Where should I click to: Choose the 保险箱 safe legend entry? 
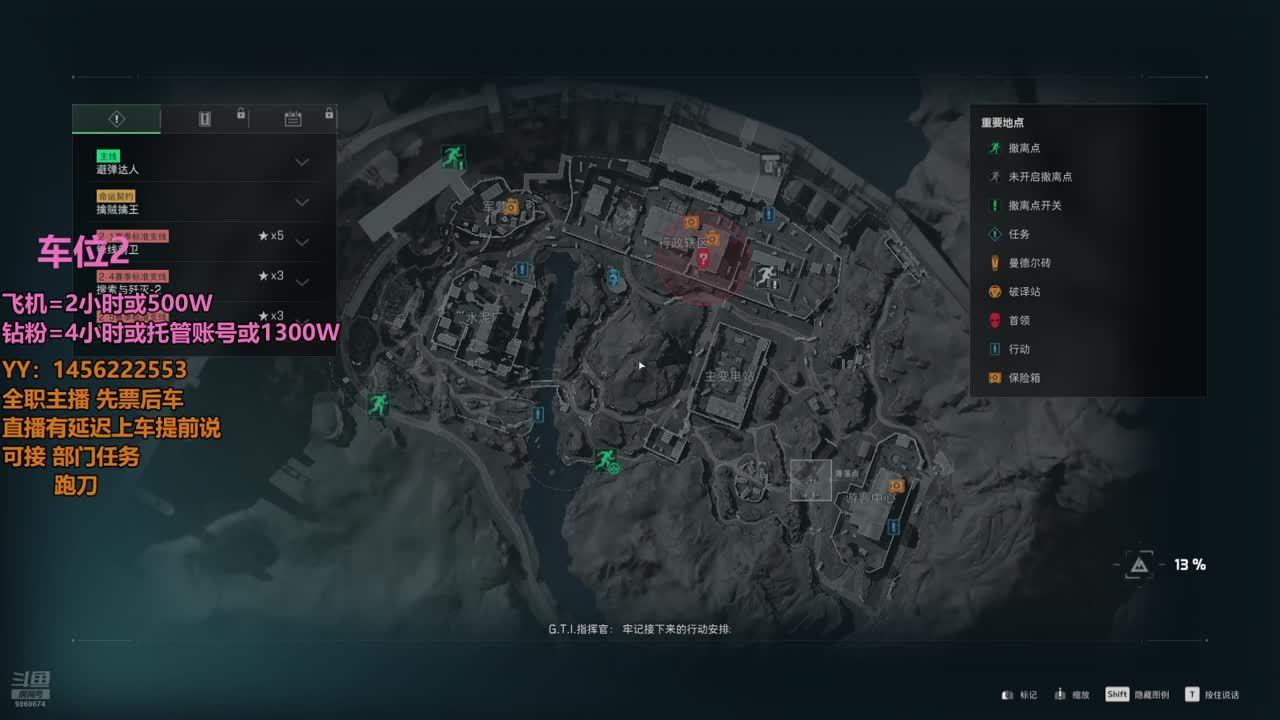(1024, 379)
